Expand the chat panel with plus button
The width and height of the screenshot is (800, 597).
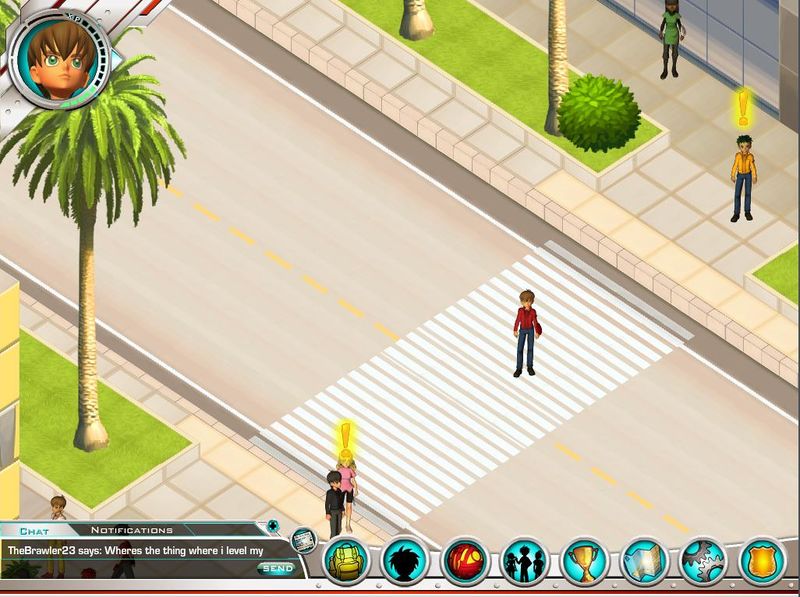click(x=270, y=526)
